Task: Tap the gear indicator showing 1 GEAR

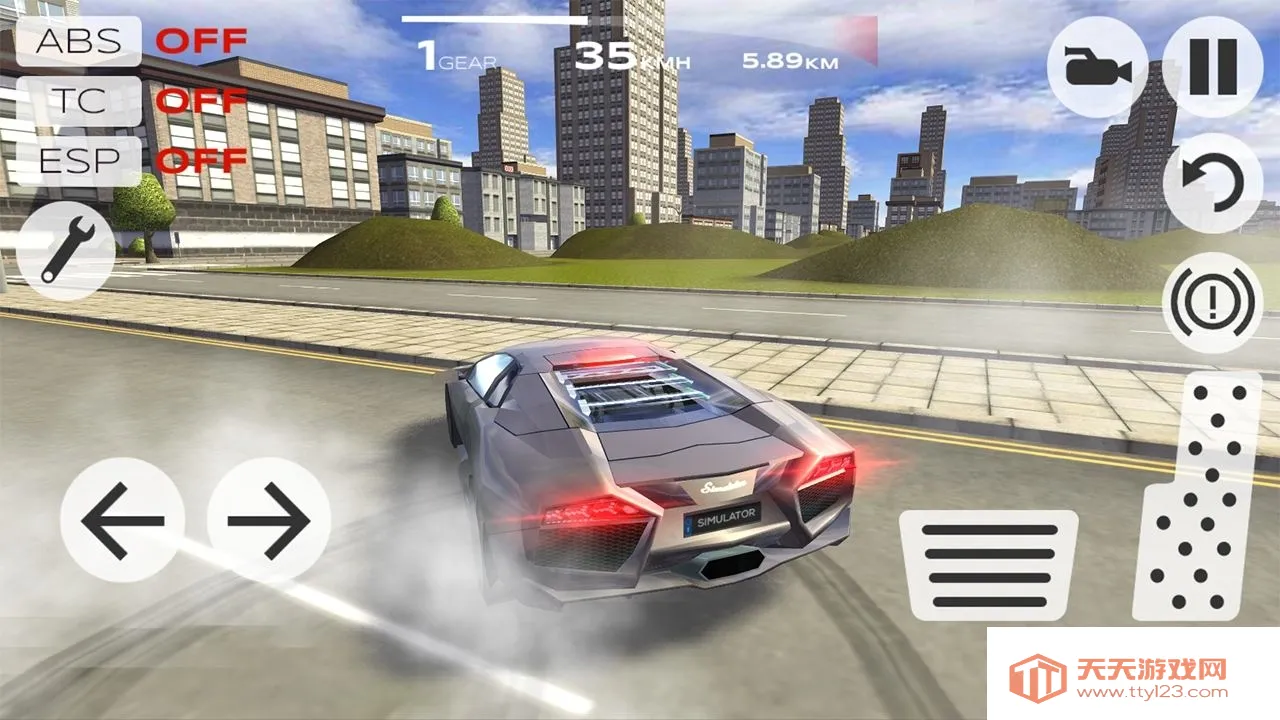Action: (455, 55)
